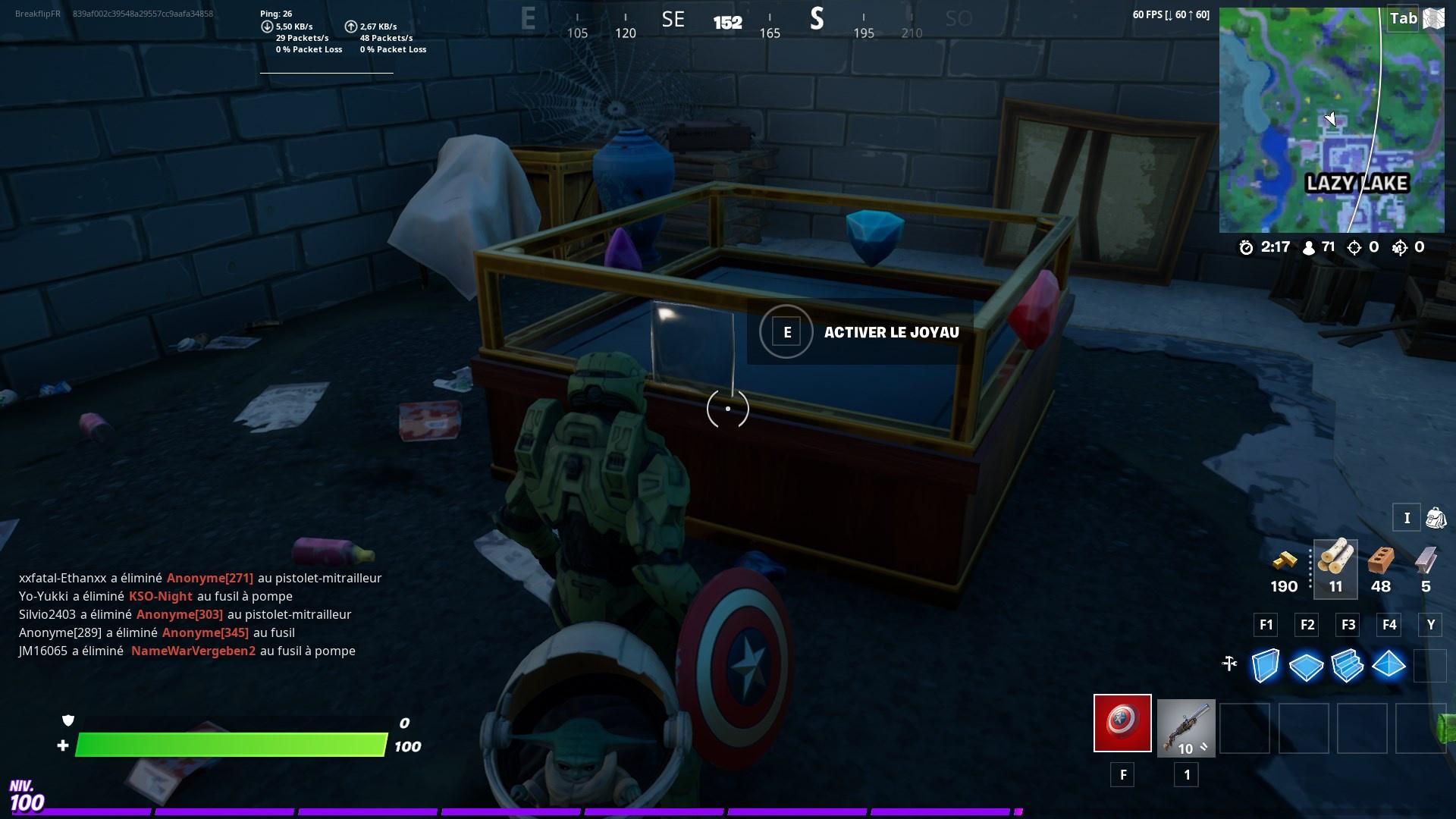Open the backpack inventory icon

tap(1436, 517)
